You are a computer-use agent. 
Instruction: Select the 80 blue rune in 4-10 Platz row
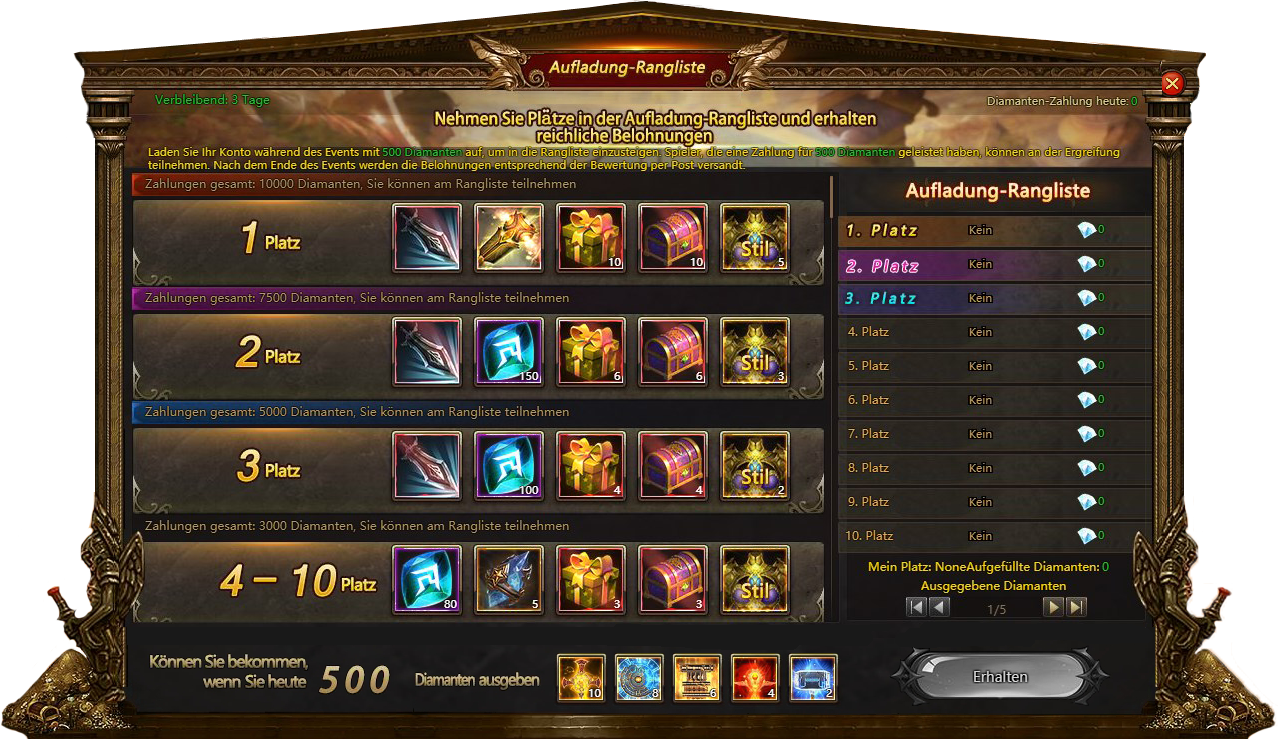(427, 580)
